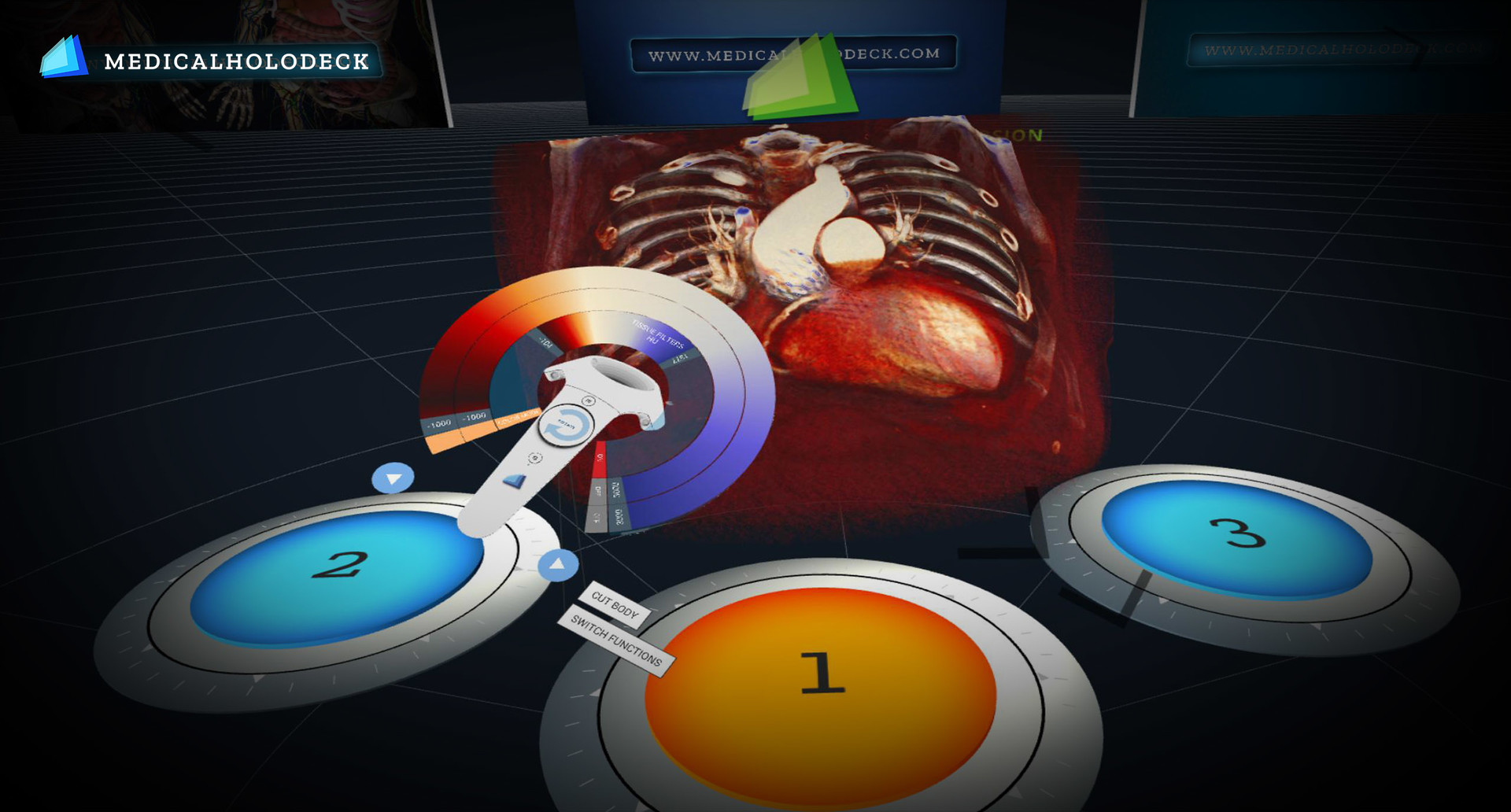1511x812 pixels.
Task: Select the ROTATE function on the controller trackpad
Action: pos(566,426)
